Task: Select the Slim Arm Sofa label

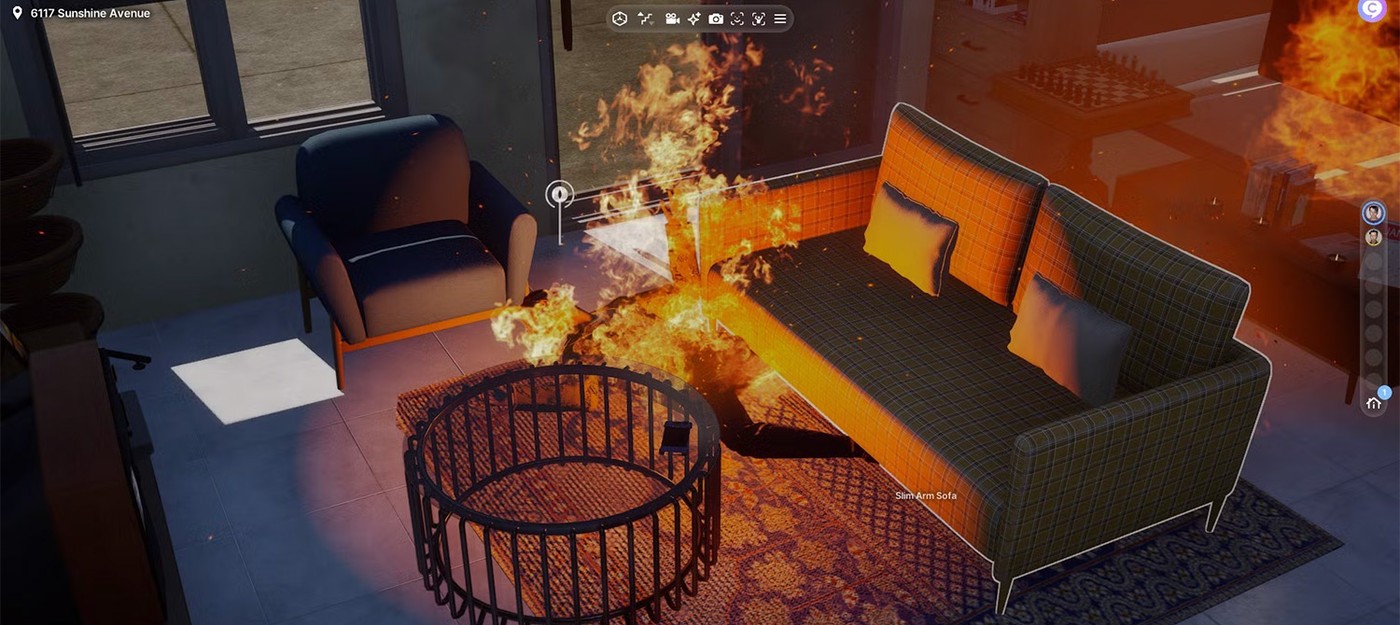Action: [x=925, y=496]
